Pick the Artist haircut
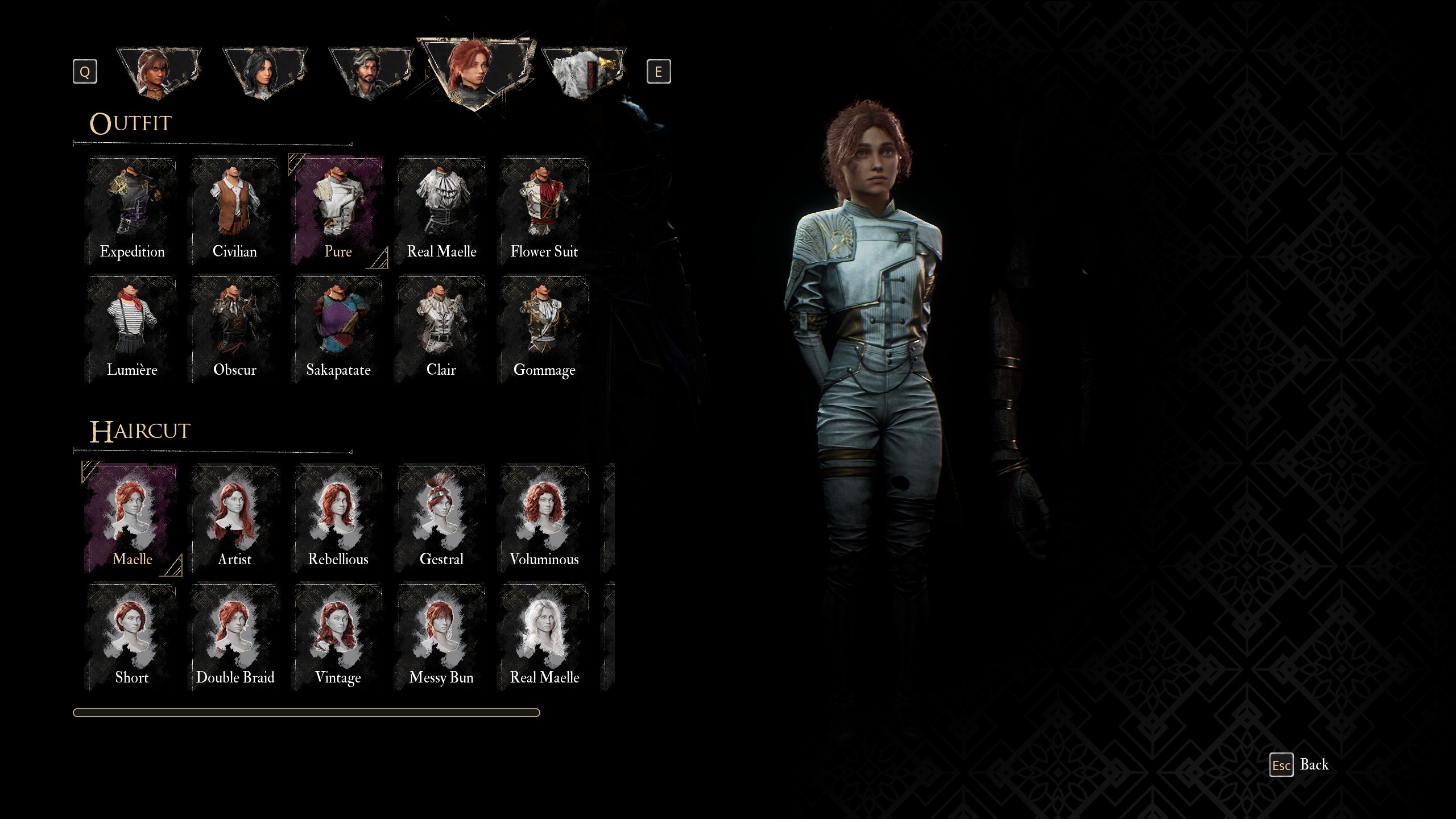1456x819 pixels. pos(235,518)
